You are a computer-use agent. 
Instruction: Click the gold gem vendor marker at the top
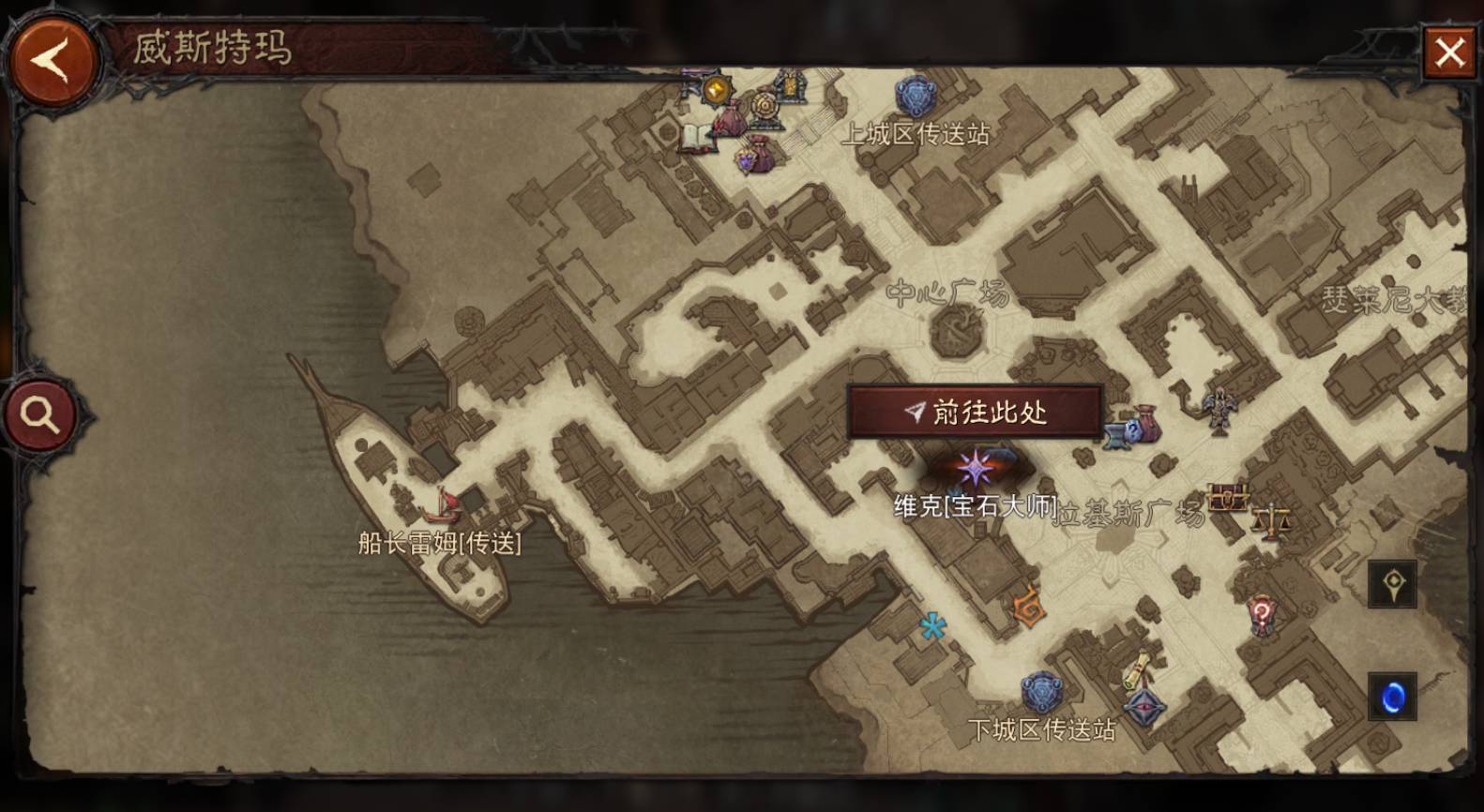[716, 91]
